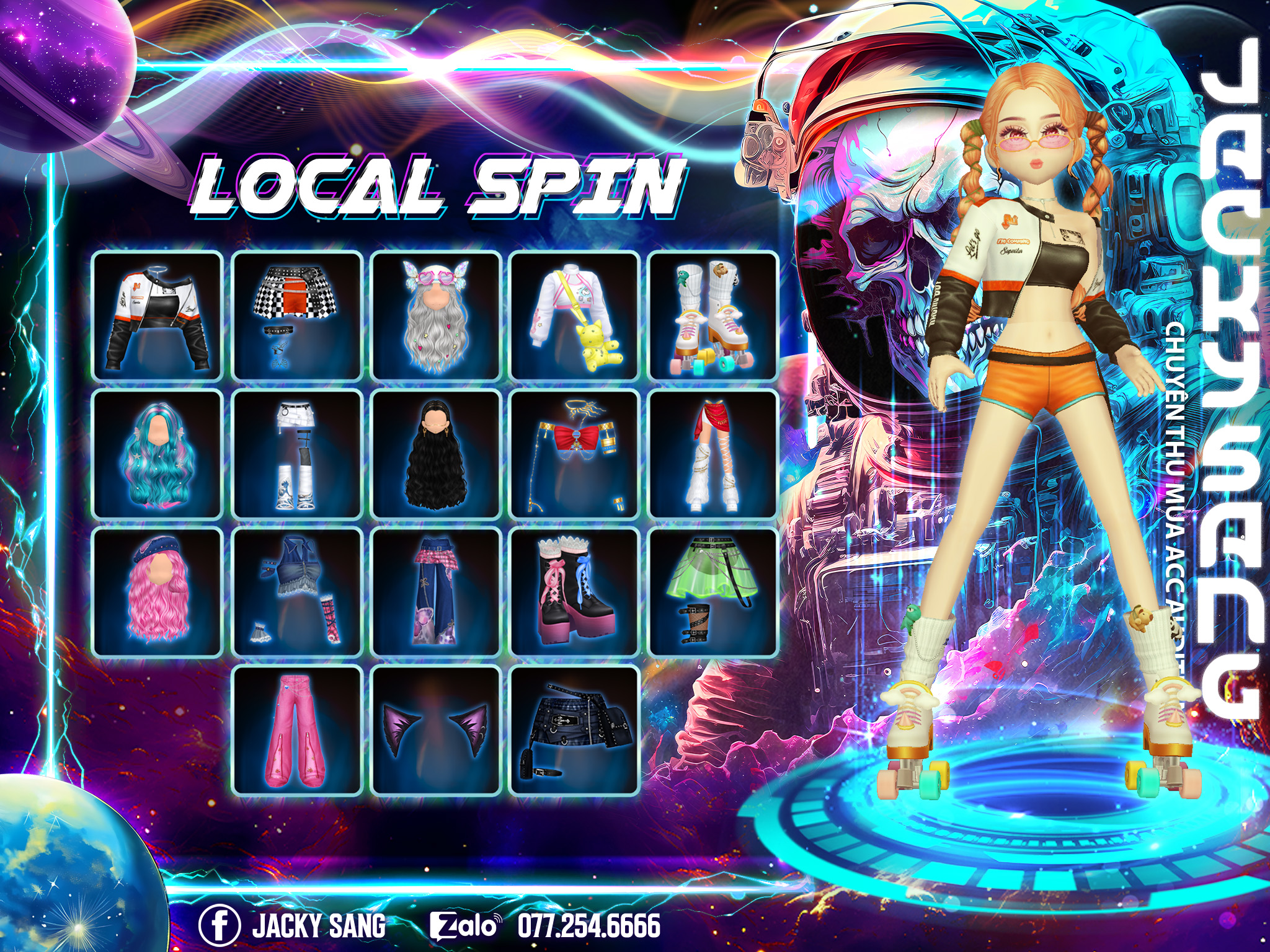Select the pink hair with blue beret
Screen dimensions: 1270x952
pos(158,593)
